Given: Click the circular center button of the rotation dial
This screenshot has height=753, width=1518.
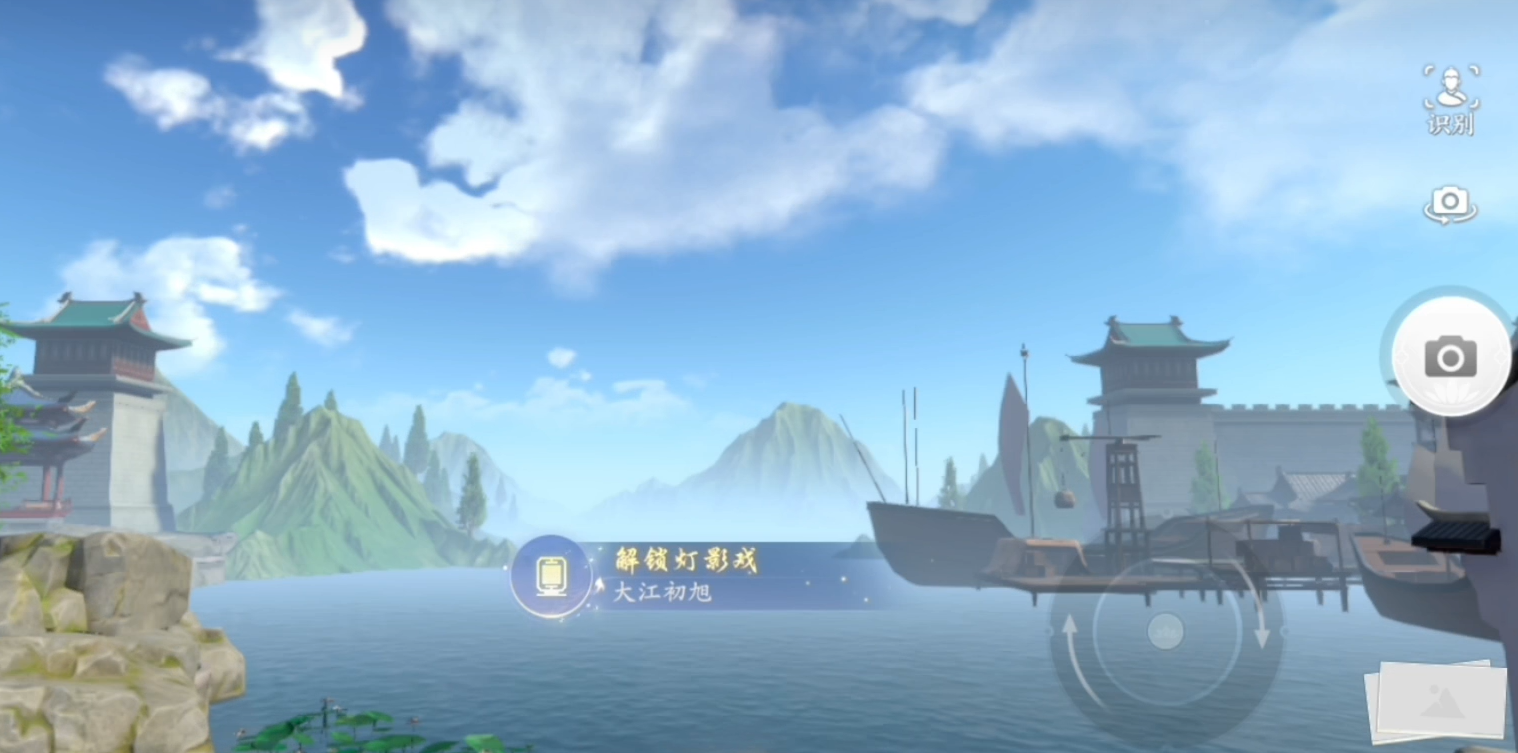Looking at the screenshot, I should [x=1165, y=631].
